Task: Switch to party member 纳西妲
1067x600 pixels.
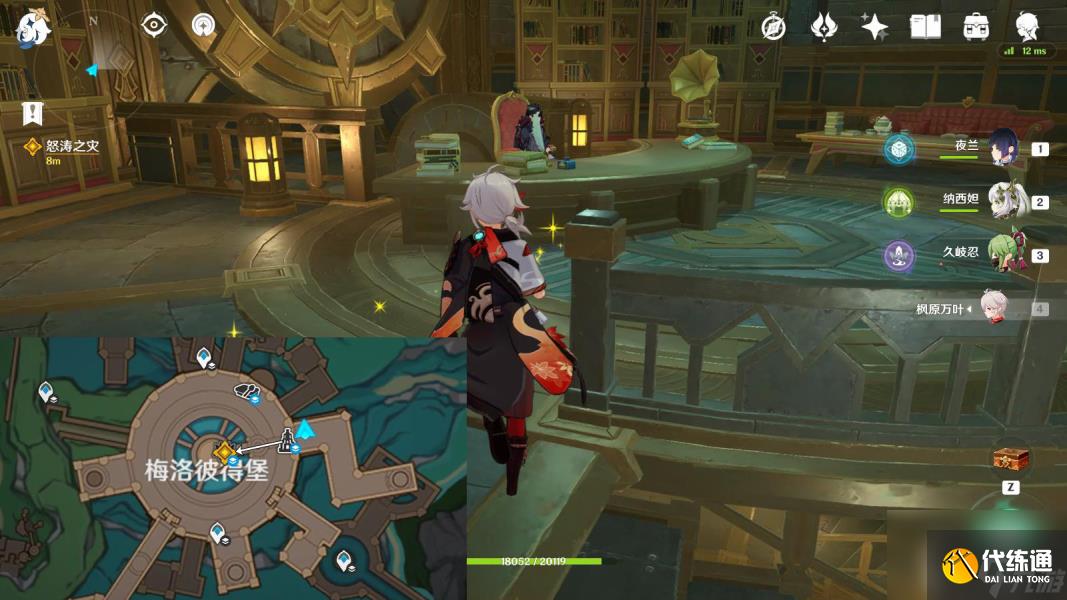Action: [x=1004, y=201]
